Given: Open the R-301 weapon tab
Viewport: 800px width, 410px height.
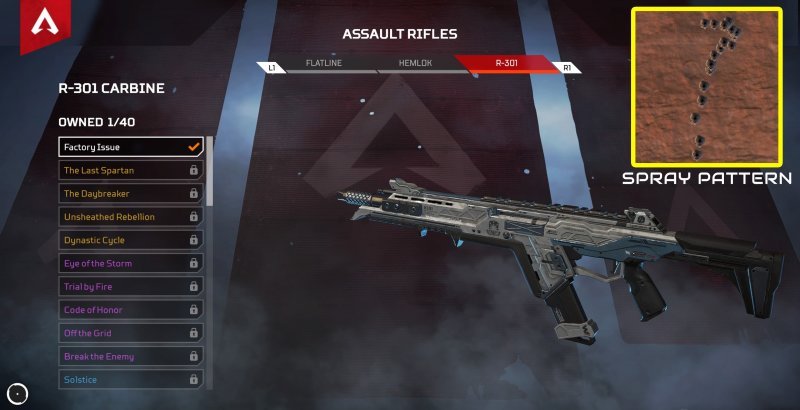Looking at the screenshot, I should tap(505, 65).
